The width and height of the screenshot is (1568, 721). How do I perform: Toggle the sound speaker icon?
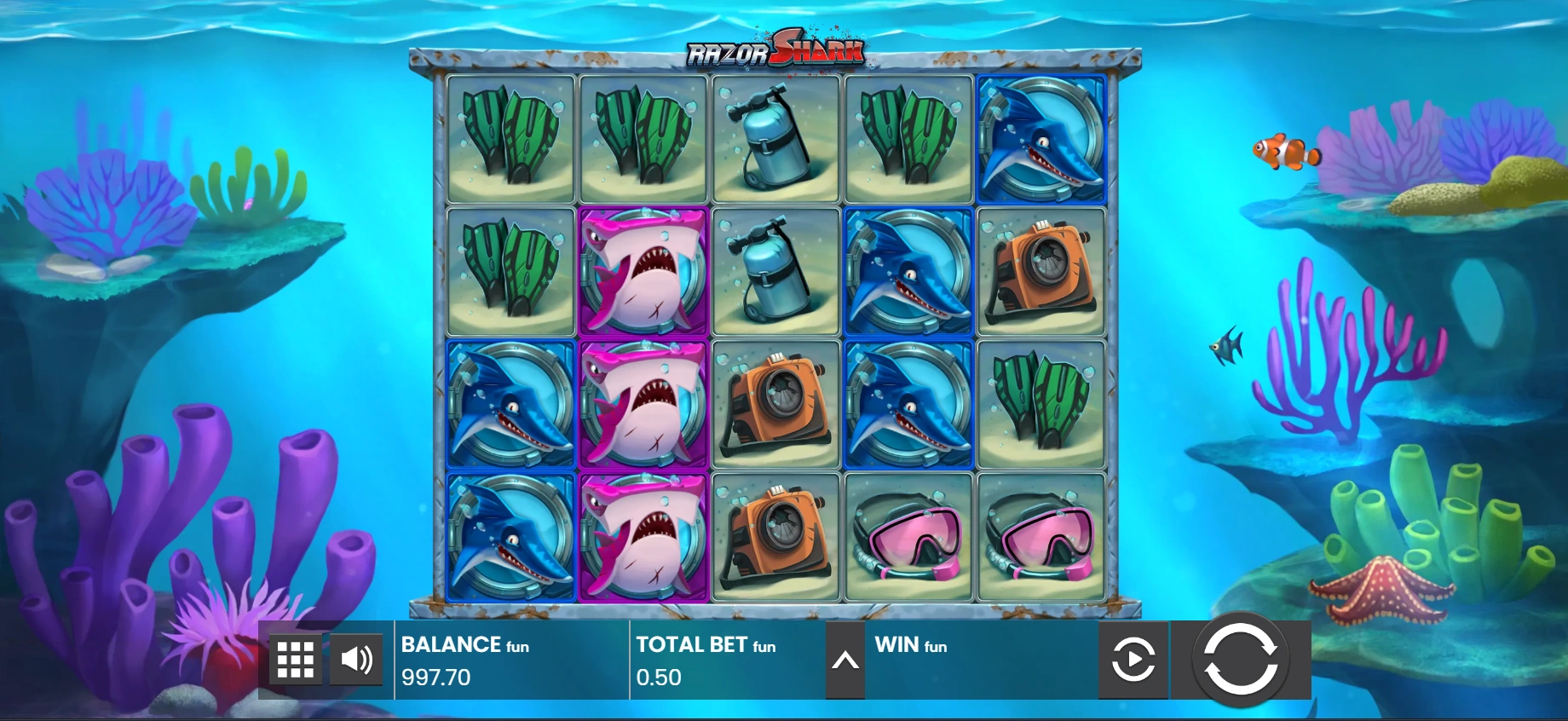click(356, 659)
